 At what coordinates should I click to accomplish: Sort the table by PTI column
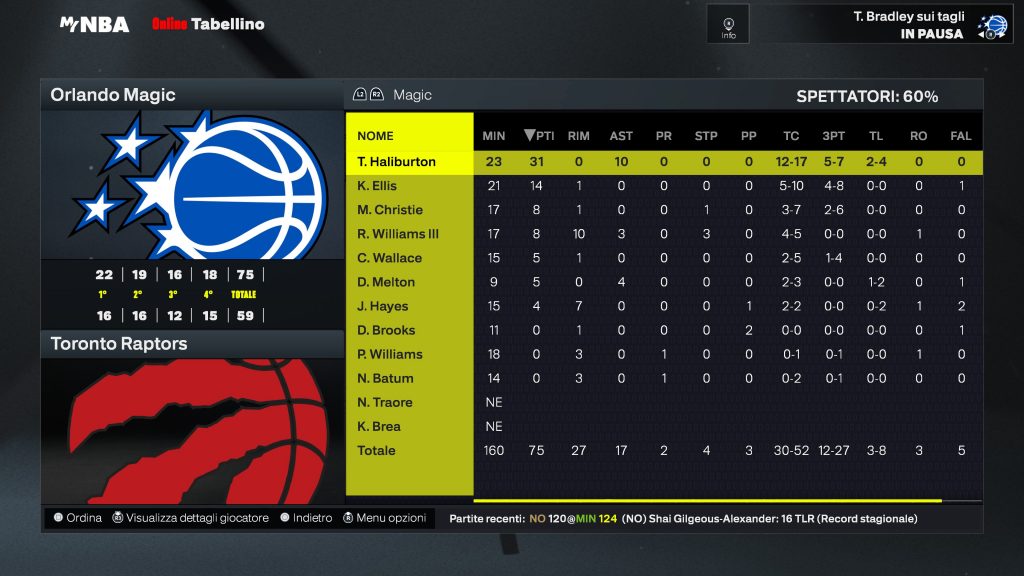pos(538,136)
